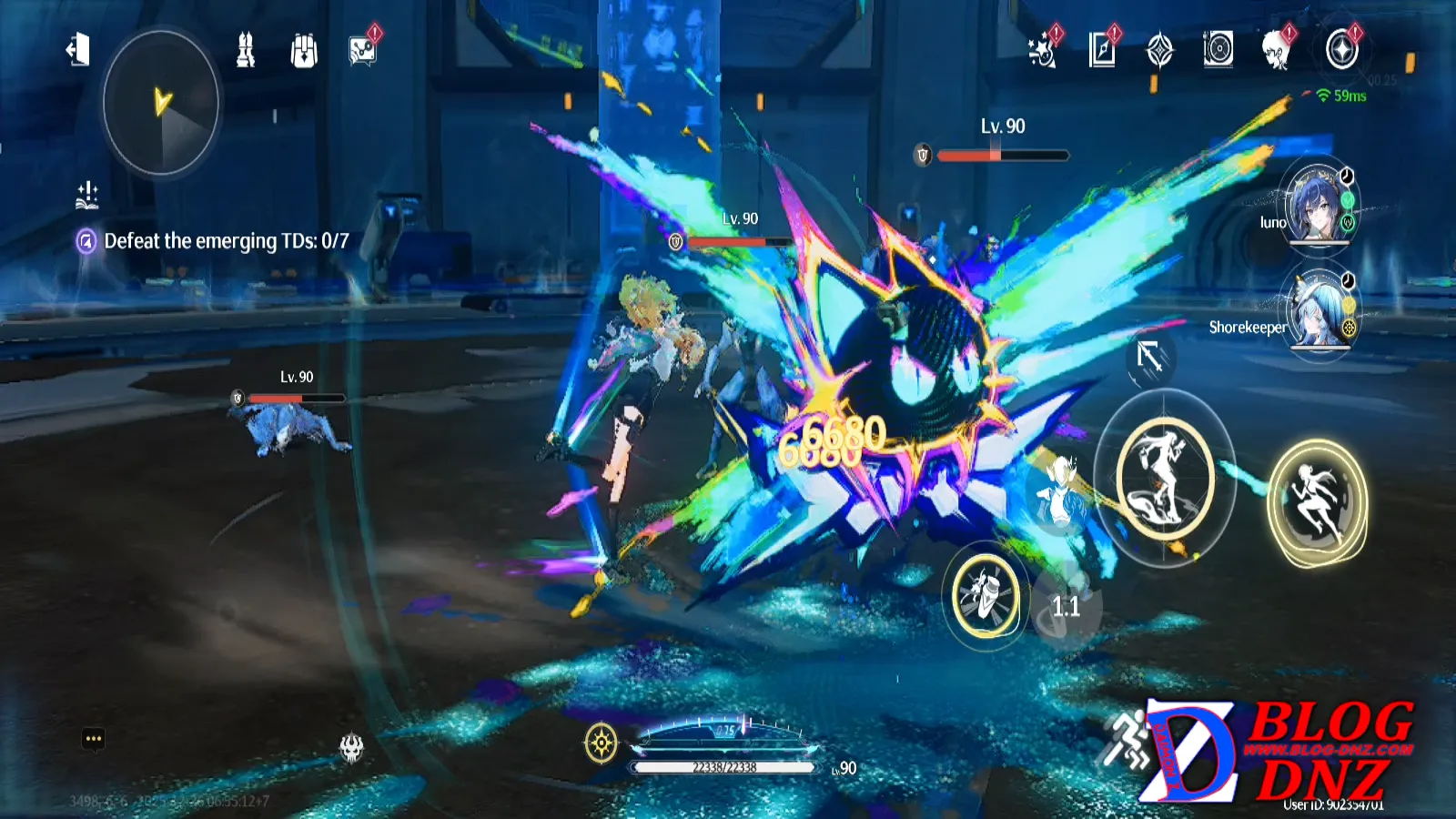Open the compass guidebook icon
This screenshot has width=1456, height=819.
point(1159,50)
